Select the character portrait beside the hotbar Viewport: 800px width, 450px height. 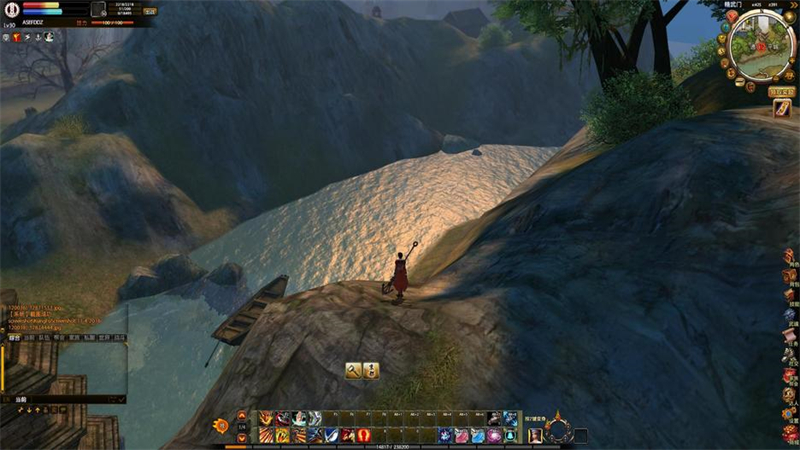click(535, 435)
